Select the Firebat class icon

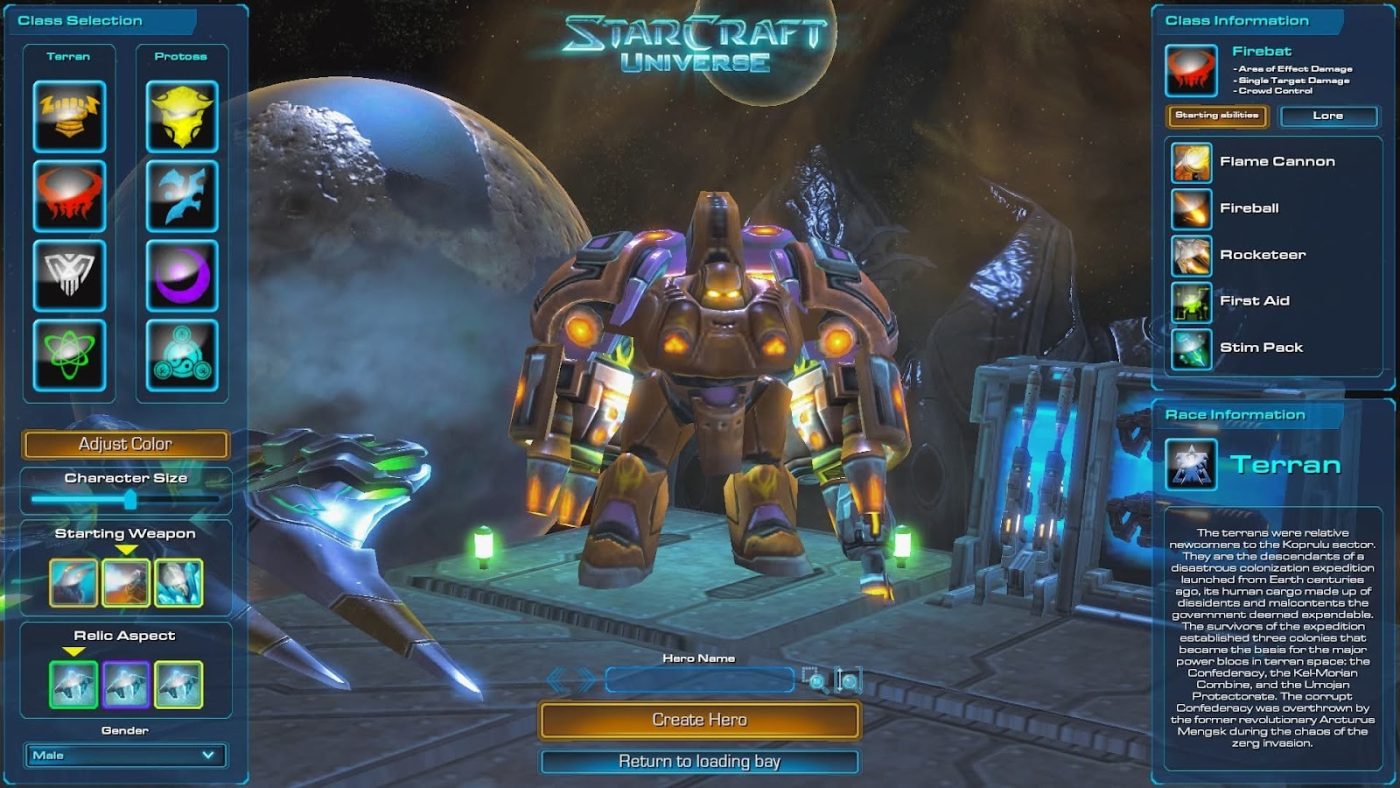tap(70, 197)
